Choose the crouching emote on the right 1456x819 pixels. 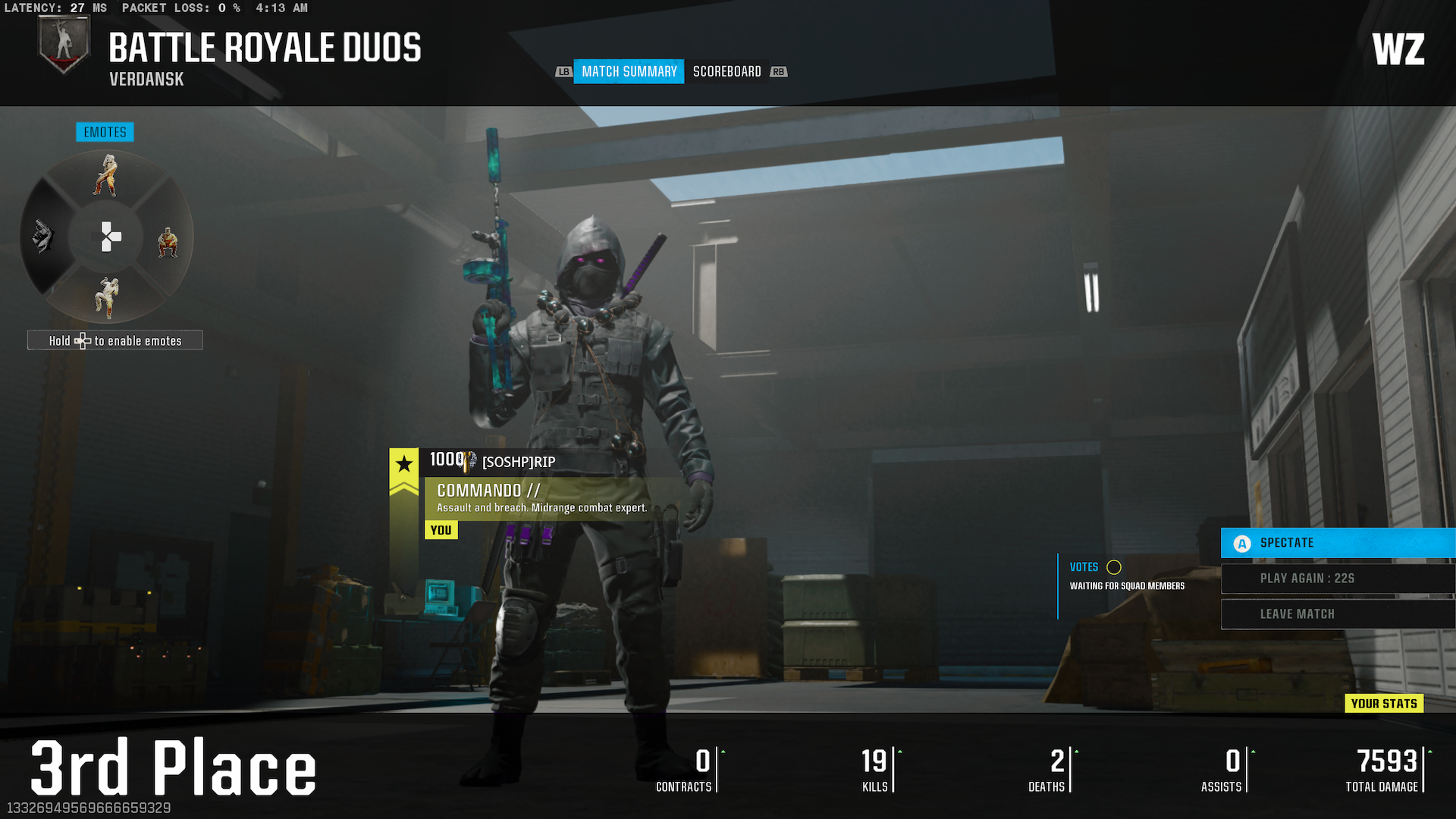coord(168,243)
